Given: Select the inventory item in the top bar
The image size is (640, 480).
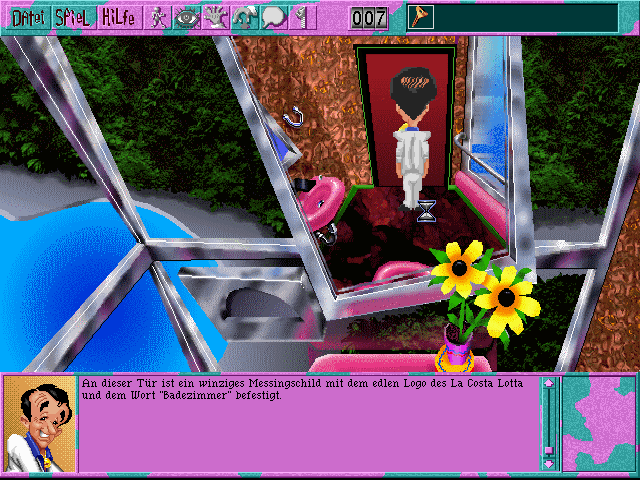Looking at the screenshot, I should (419, 16).
